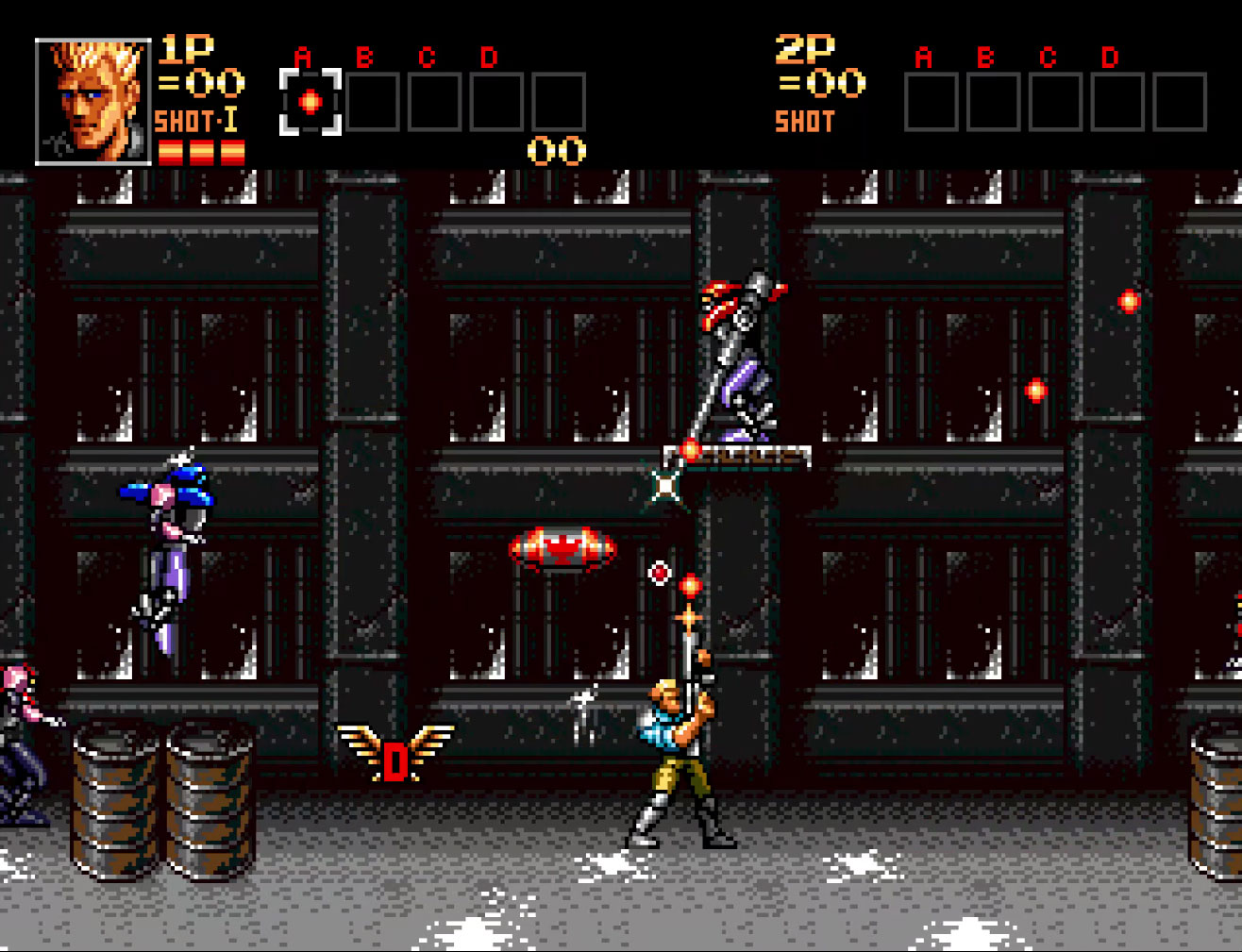This screenshot has width=1242, height=952.
Task: Click the blond character portrait
Action: pos(92,102)
